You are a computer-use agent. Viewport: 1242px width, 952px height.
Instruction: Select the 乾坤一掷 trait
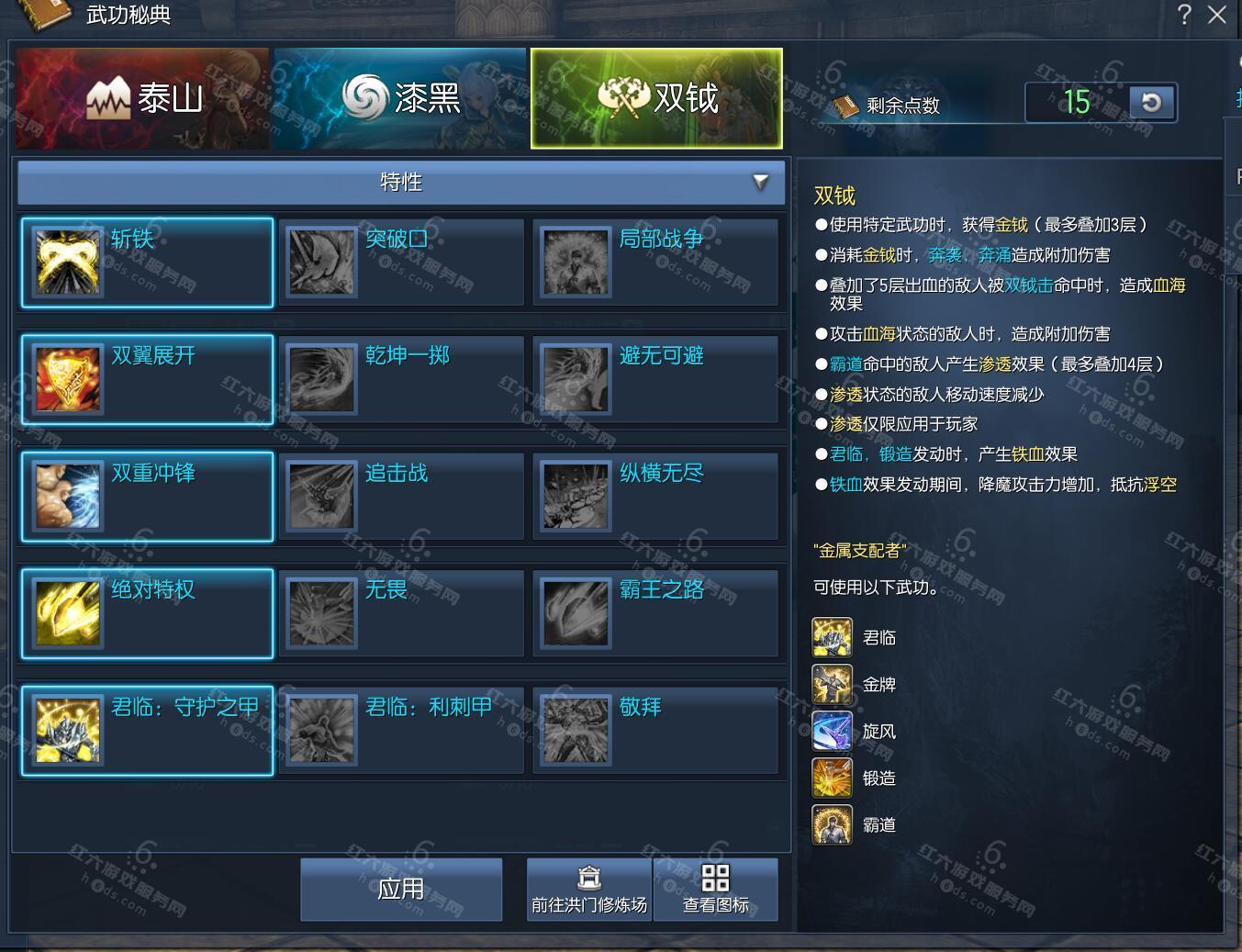tap(401, 379)
